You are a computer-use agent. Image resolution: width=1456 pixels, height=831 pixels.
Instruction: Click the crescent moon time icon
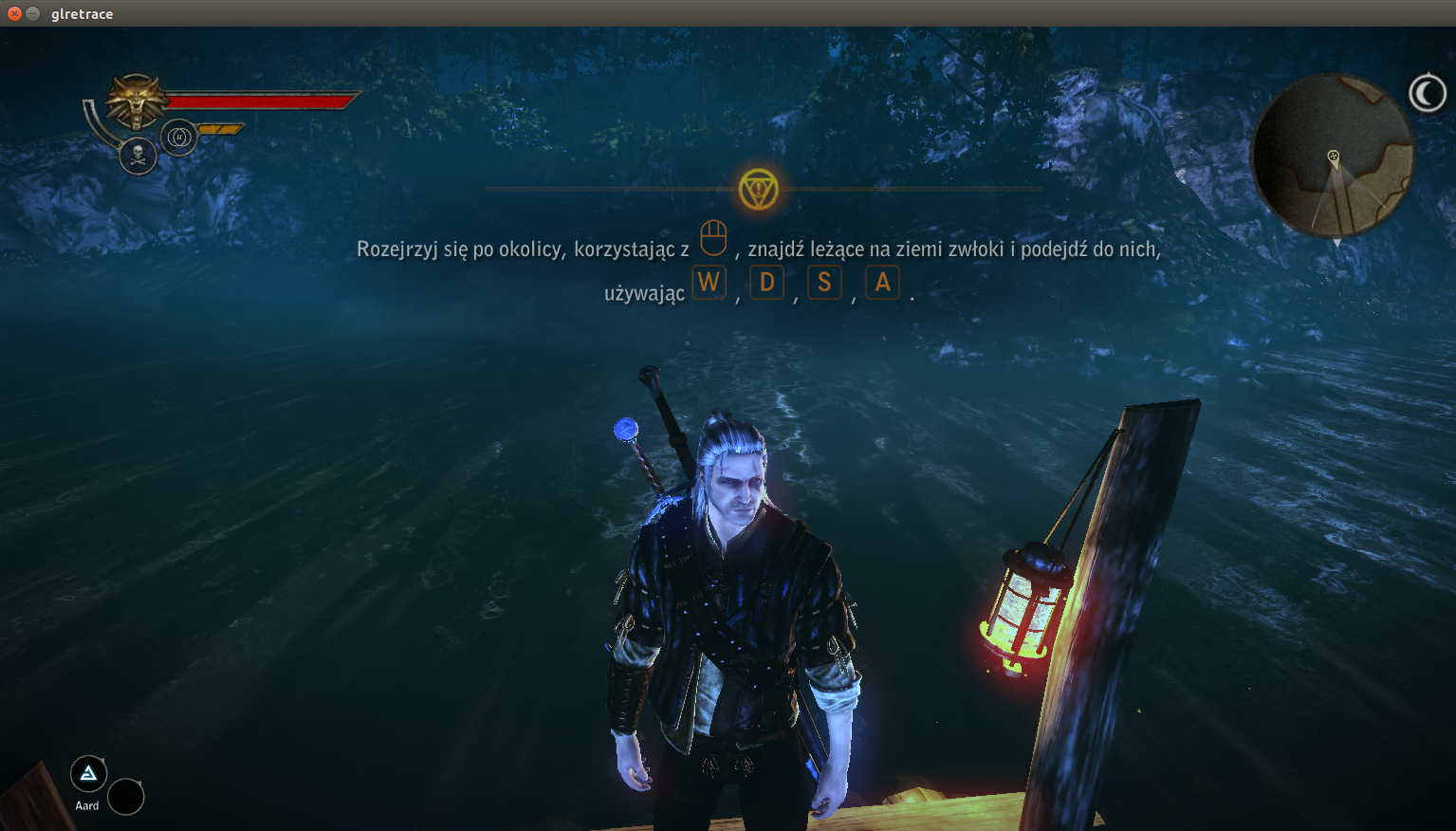point(1426,93)
